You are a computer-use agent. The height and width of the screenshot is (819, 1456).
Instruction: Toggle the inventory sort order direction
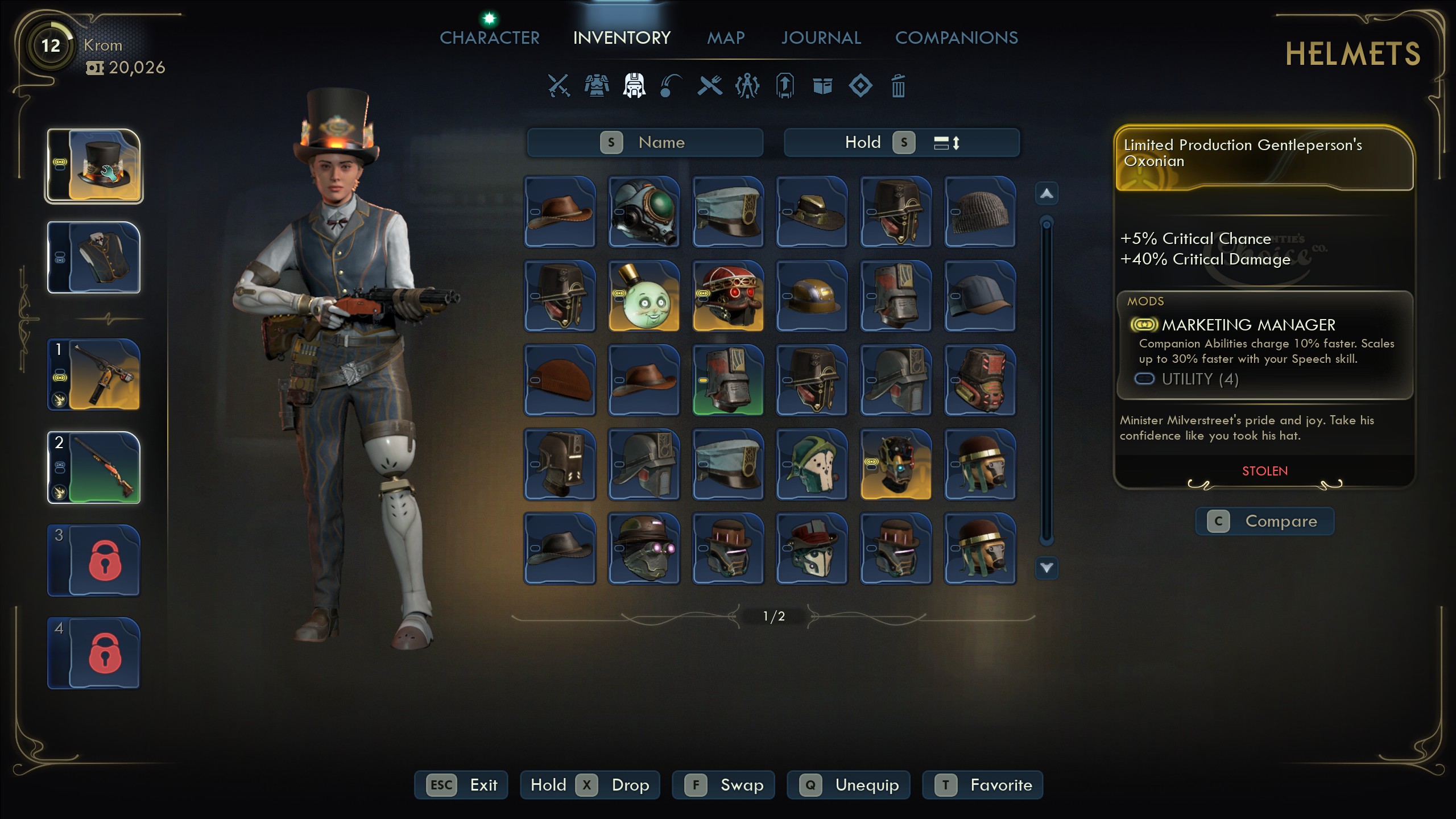point(951,142)
